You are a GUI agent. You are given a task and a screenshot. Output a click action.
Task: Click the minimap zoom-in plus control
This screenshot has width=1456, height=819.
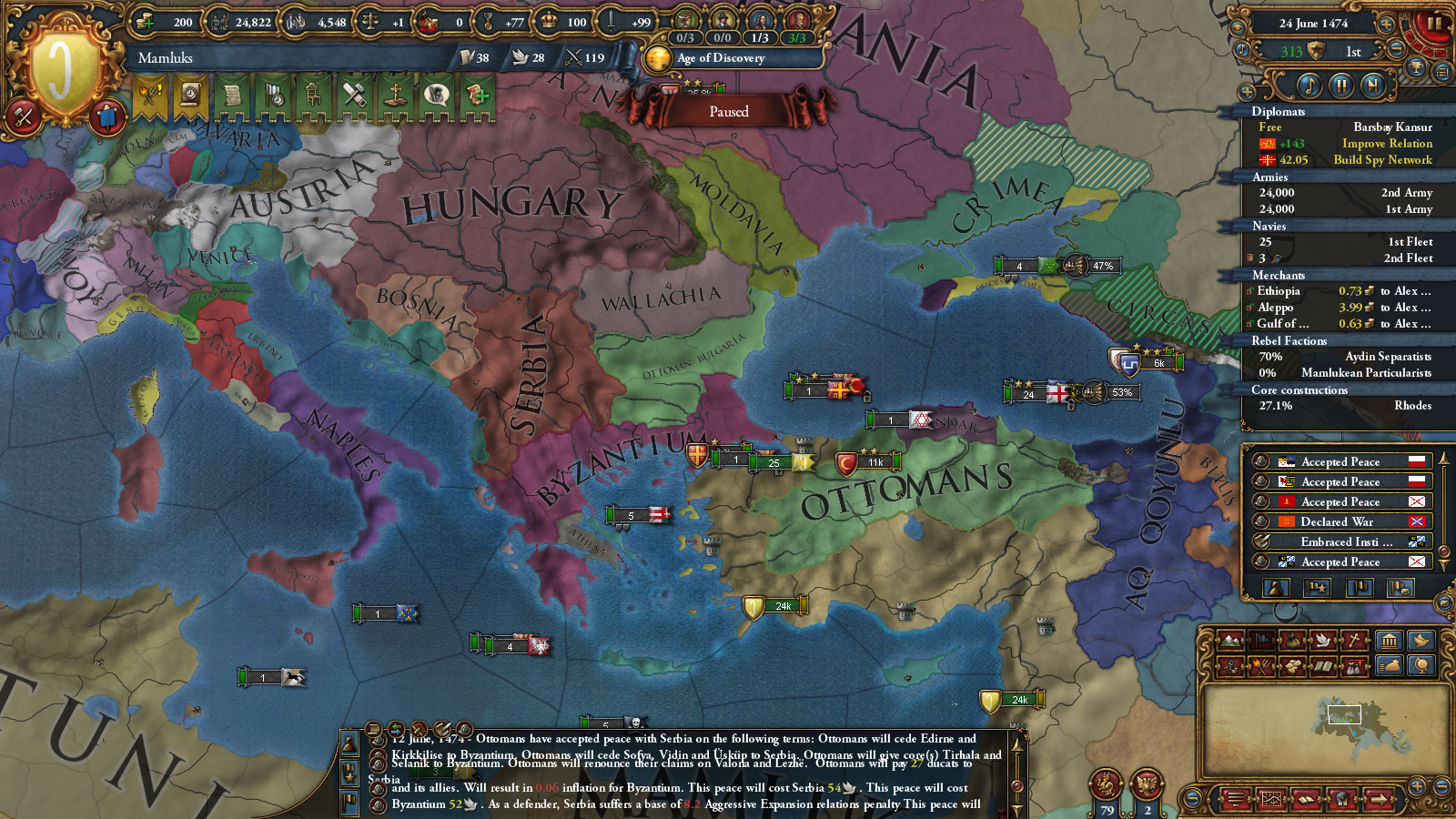coord(1418,787)
